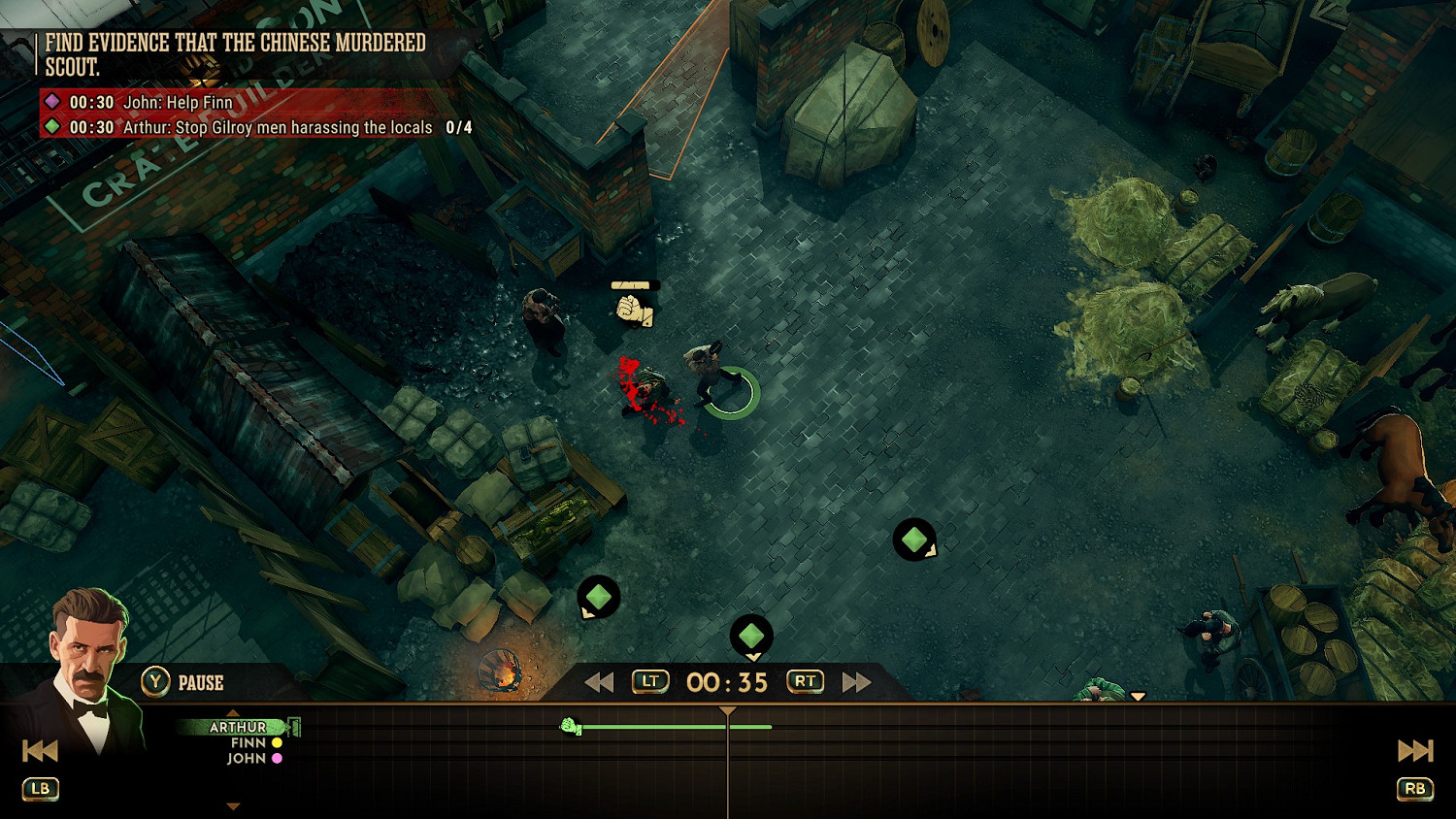Click the fast-forward double-arrow beside the timer
Image resolution: width=1456 pixels, height=819 pixels.
856,682
